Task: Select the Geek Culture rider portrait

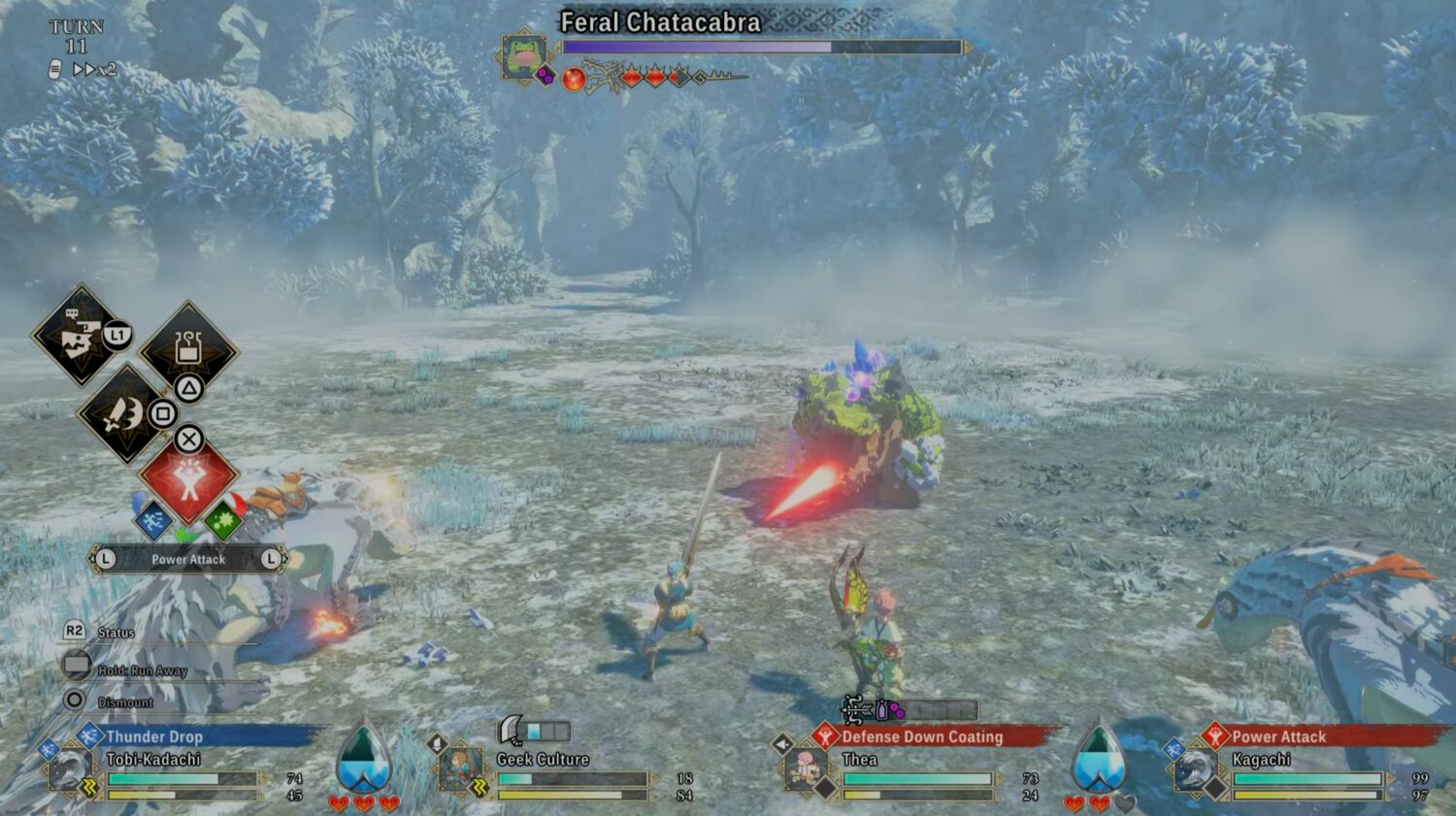Action: [x=459, y=771]
